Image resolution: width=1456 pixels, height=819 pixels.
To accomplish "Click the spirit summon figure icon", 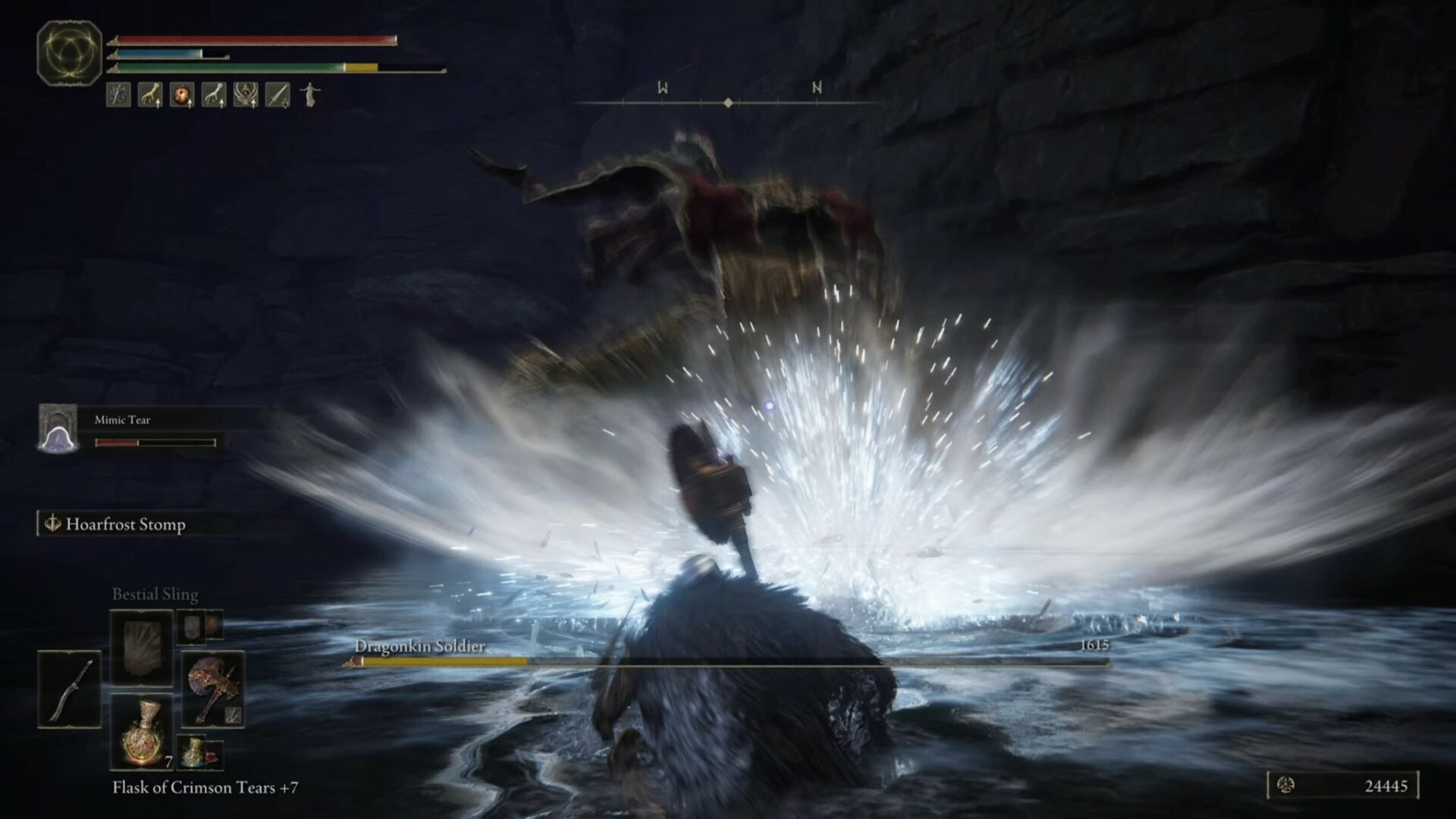I will [x=311, y=95].
